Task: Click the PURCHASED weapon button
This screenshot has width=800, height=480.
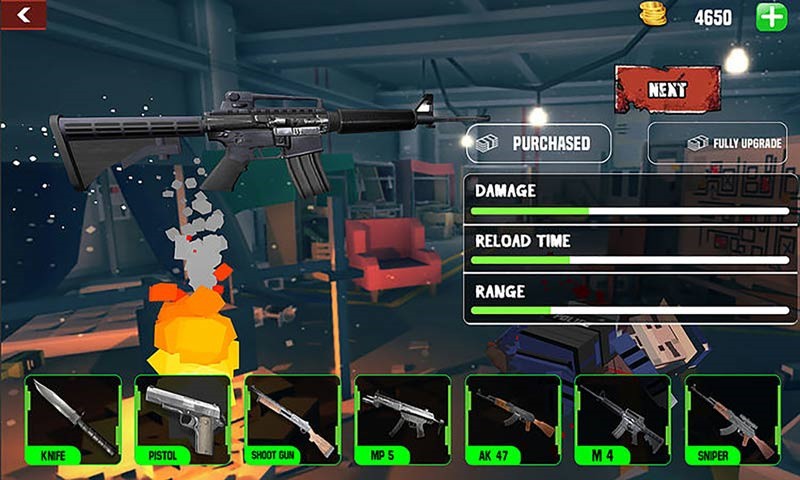Action: [538, 144]
